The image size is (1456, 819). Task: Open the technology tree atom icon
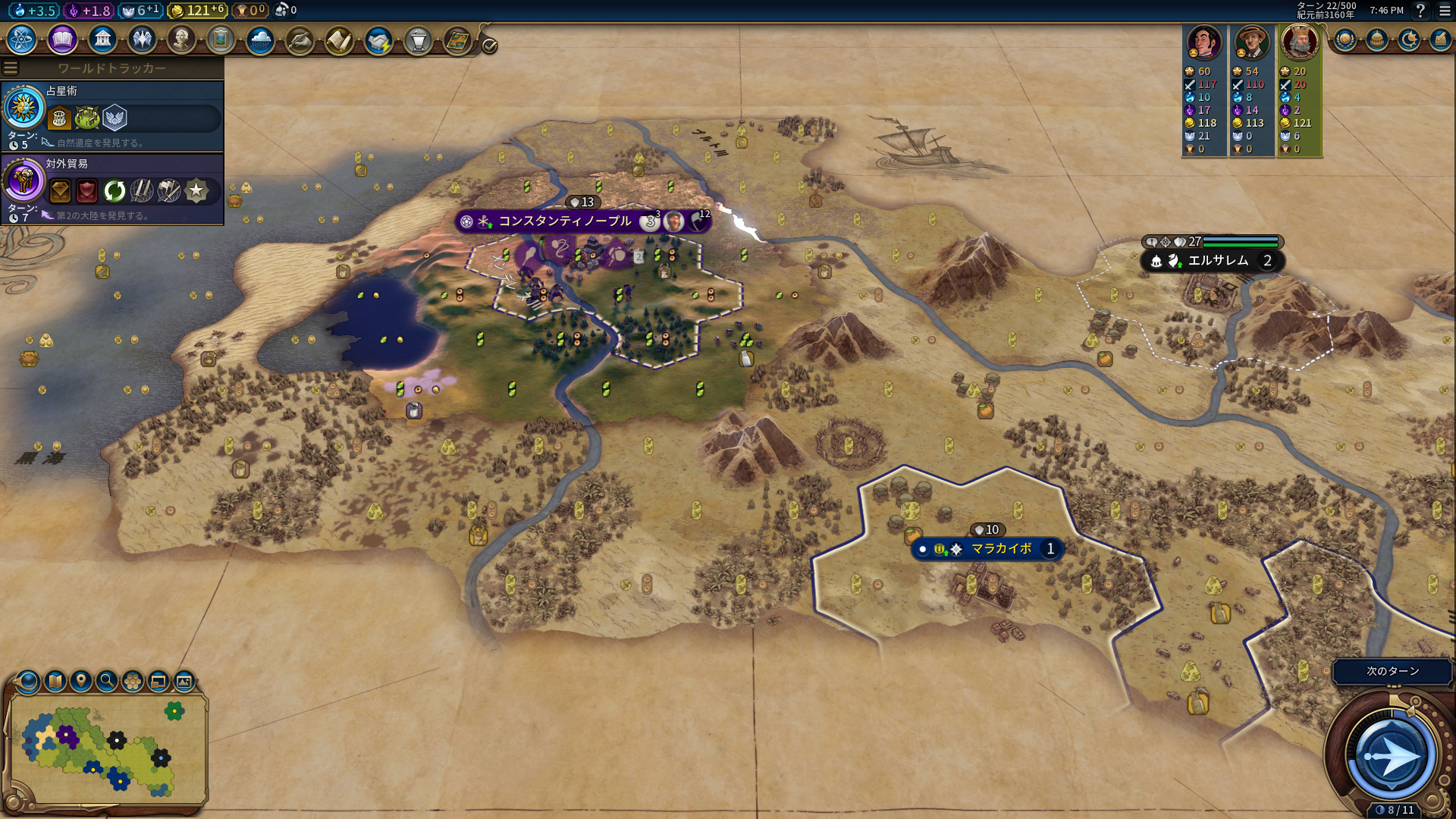click(22, 39)
